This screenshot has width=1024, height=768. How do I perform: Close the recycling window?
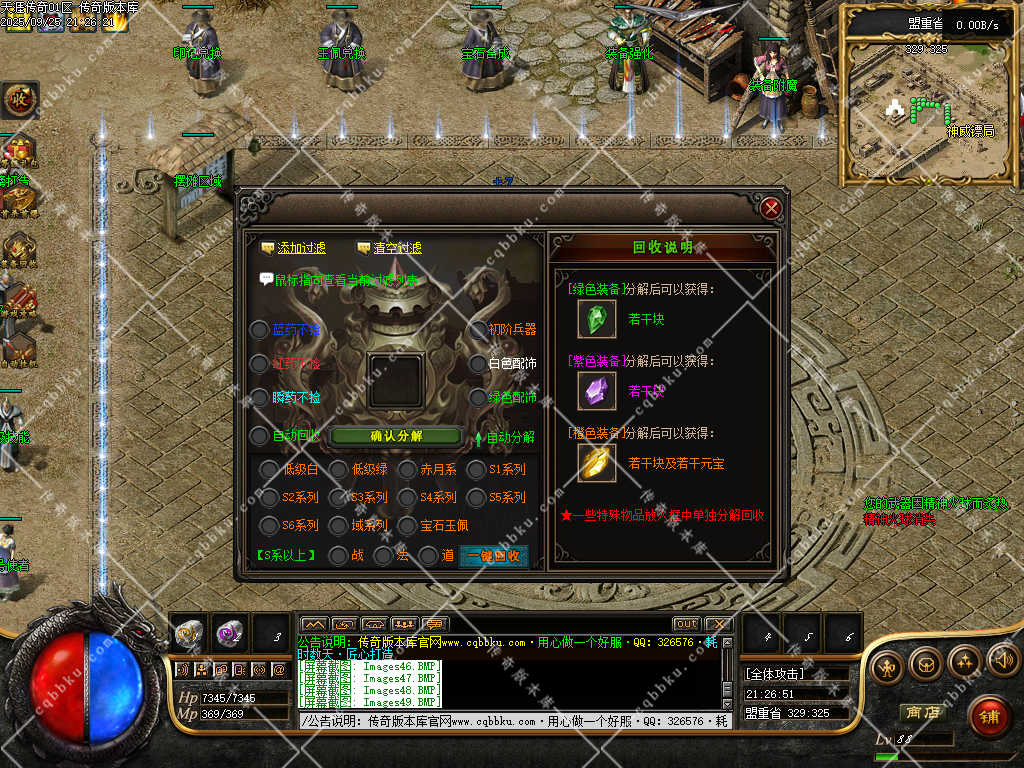(x=770, y=209)
